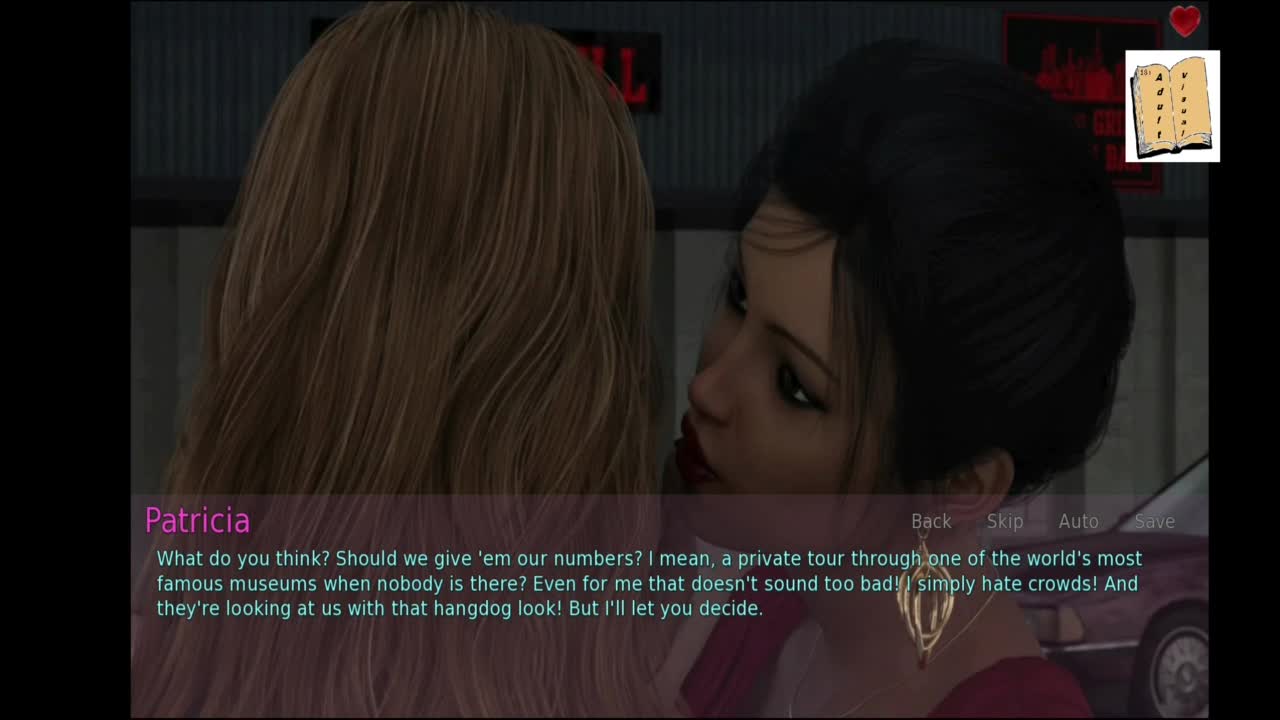Enable Auto dialogue advance

pyautogui.click(x=1078, y=521)
